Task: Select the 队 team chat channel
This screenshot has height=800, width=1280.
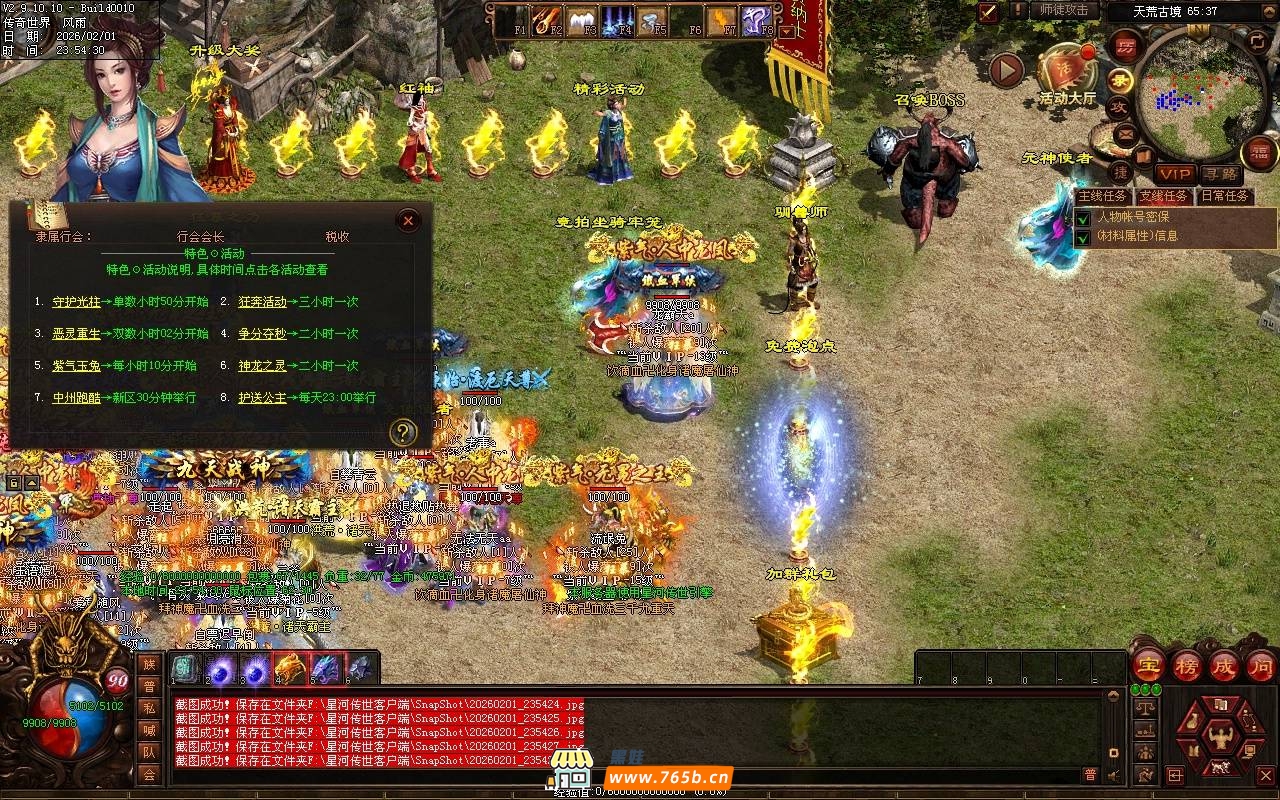Action: [149, 752]
